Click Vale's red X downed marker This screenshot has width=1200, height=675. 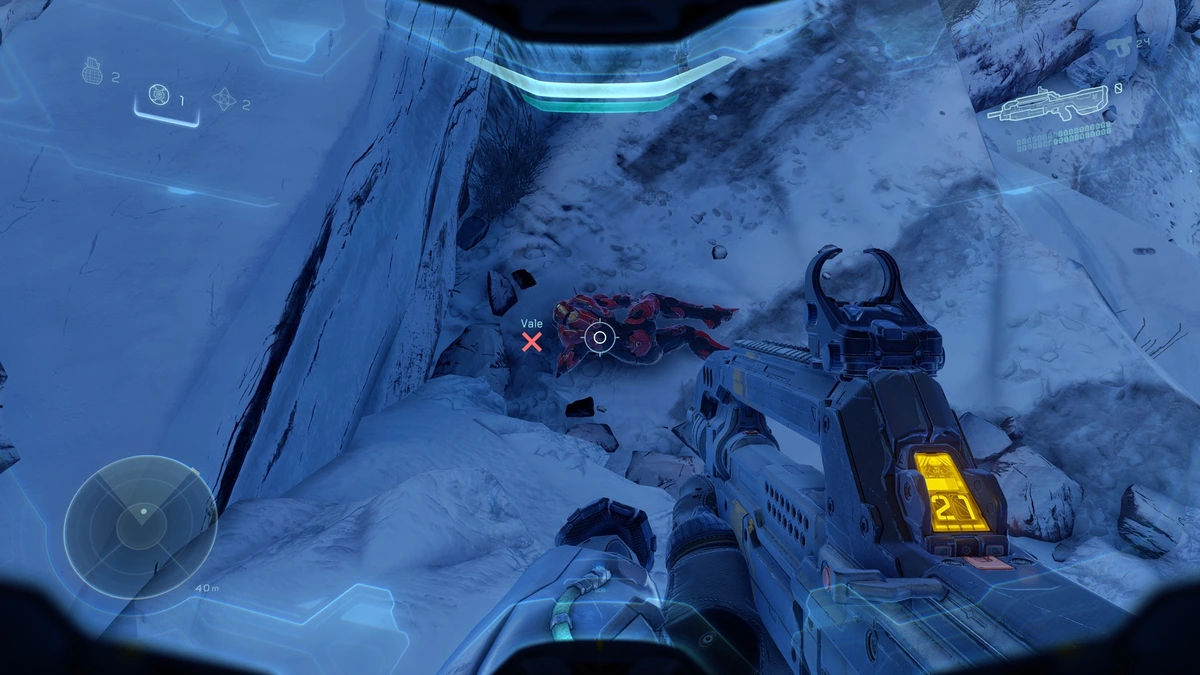point(532,342)
